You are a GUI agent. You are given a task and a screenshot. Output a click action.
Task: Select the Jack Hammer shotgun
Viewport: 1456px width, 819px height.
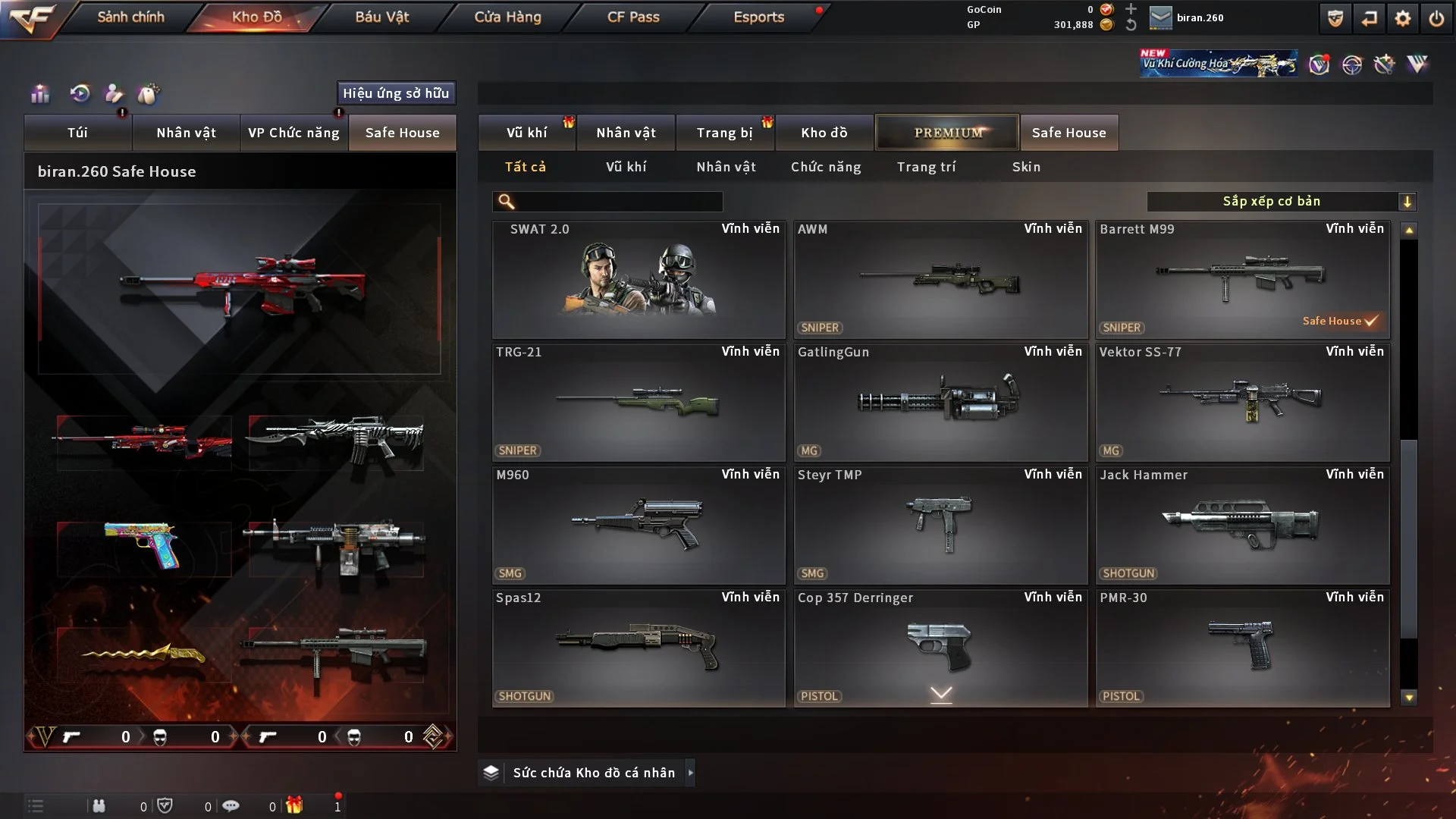point(1242,526)
